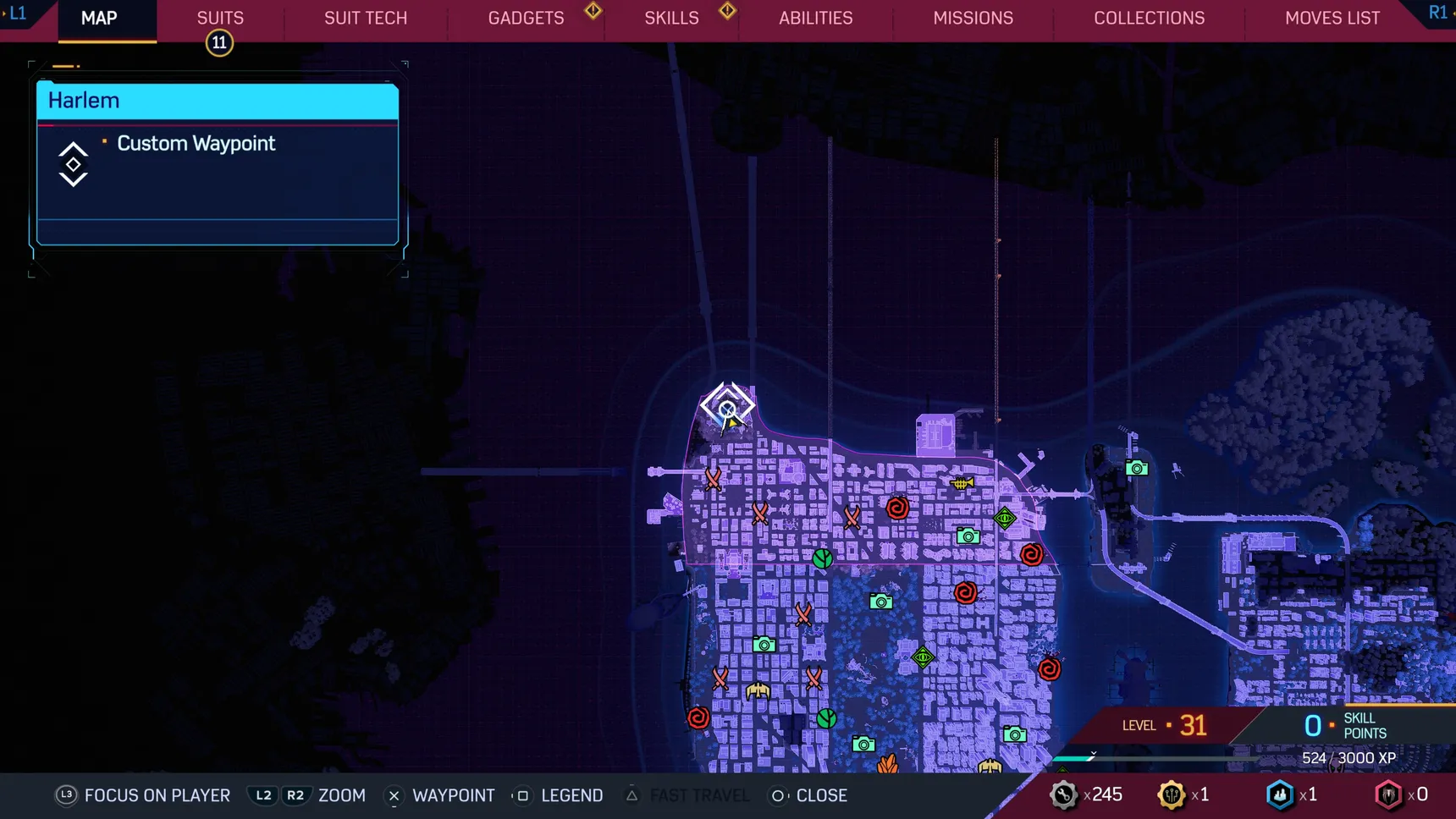Viewport: 1456px width, 819px height.
Task: Pick the camera marker on the narrow island
Action: click(x=1137, y=468)
